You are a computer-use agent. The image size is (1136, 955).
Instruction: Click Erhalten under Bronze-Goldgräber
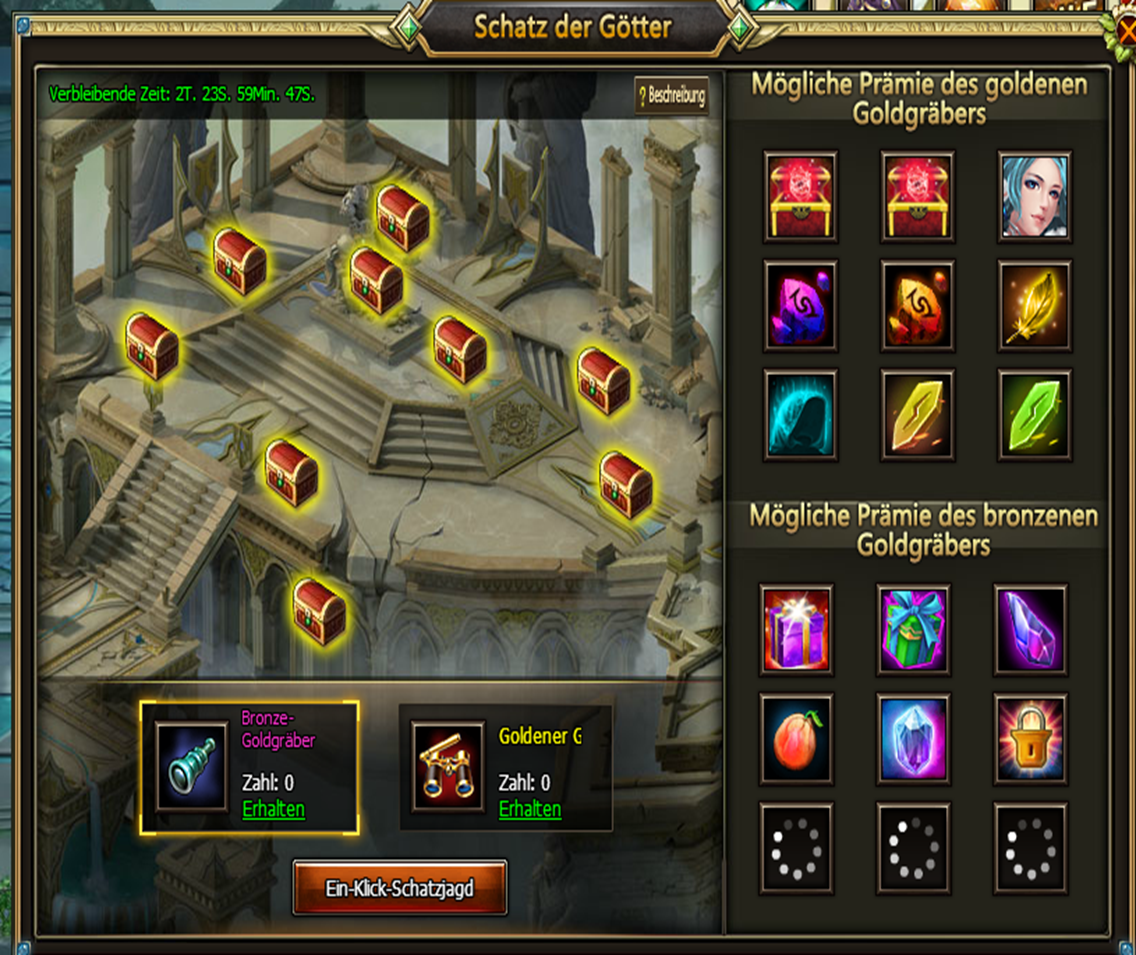(x=274, y=809)
